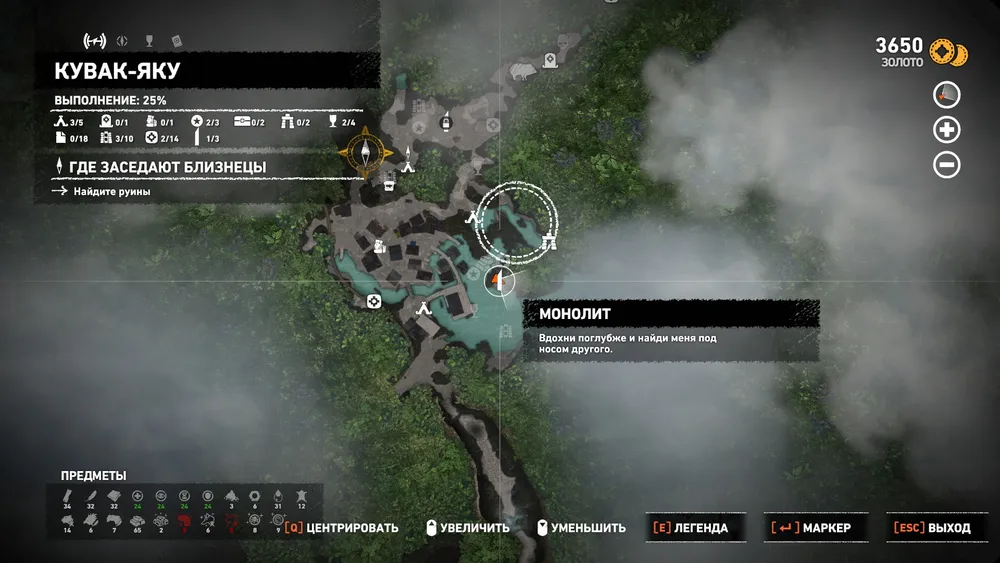1000x563 pixels.
Task: Open the card-shaped tab icon in the header
Action: click(176, 41)
